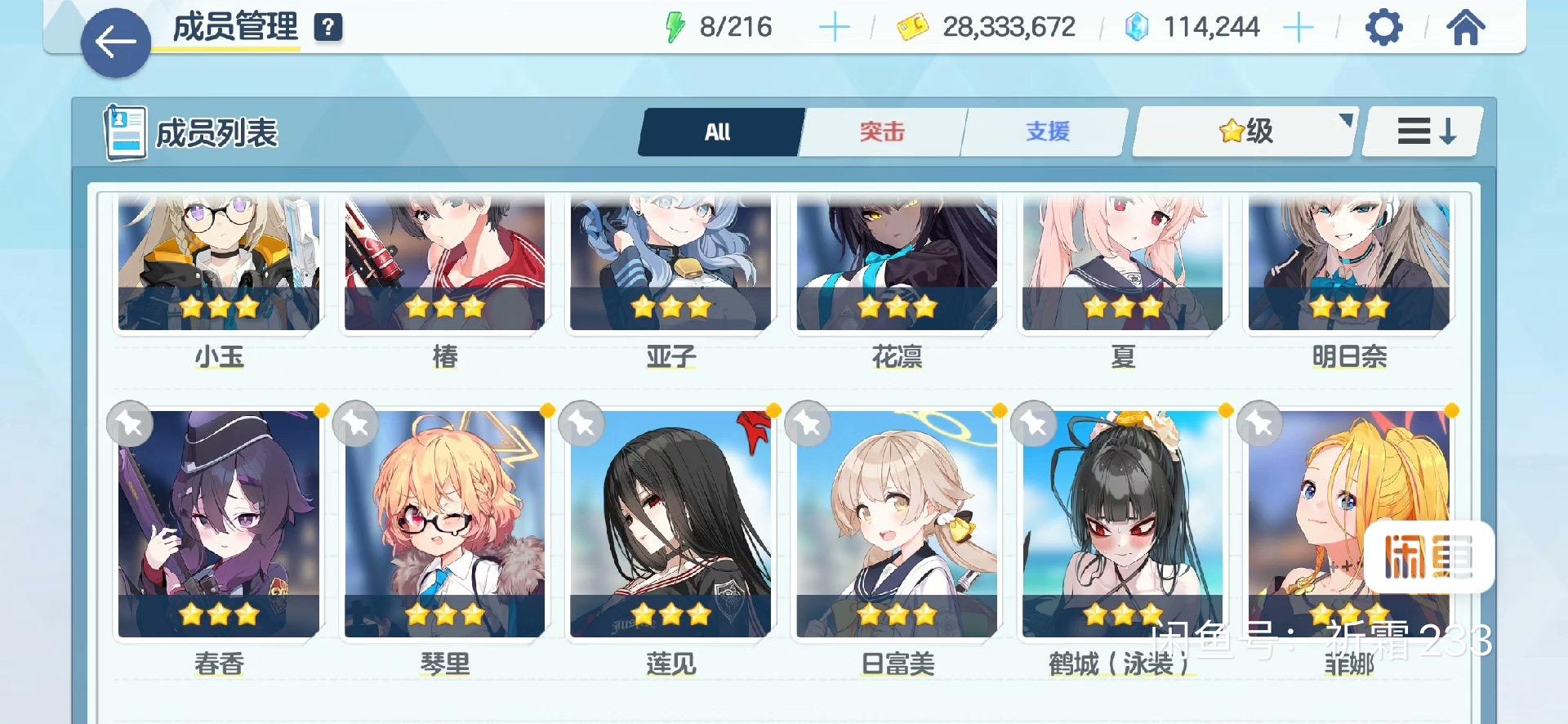Tap the green lightning energy icon
The height and width of the screenshot is (724, 1568).
(x=675, y=27)
